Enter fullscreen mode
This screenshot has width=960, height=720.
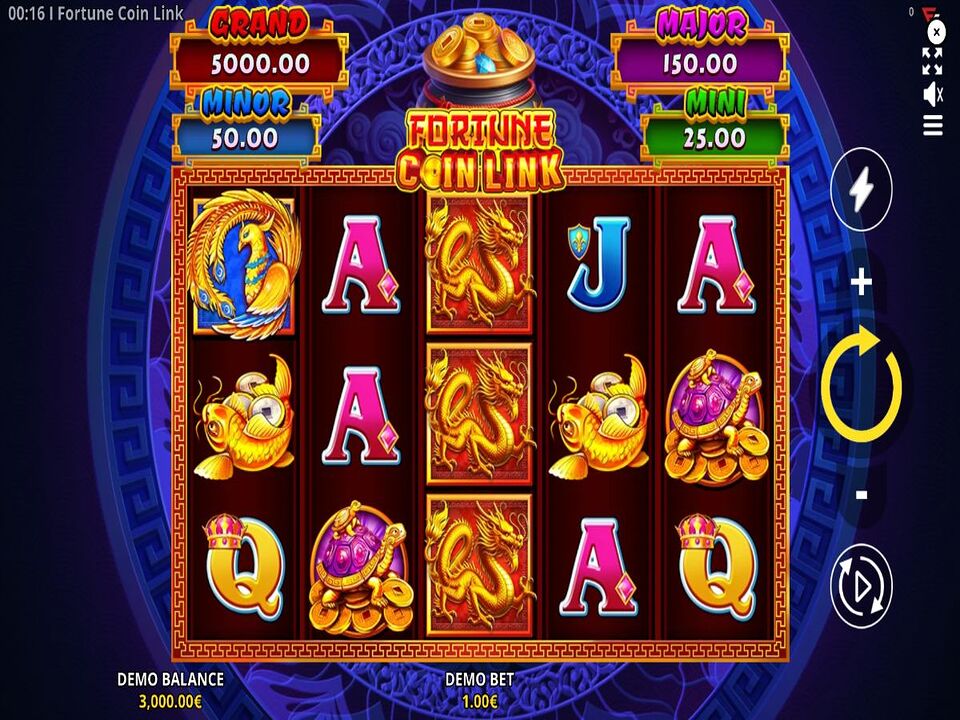(933, 61)
